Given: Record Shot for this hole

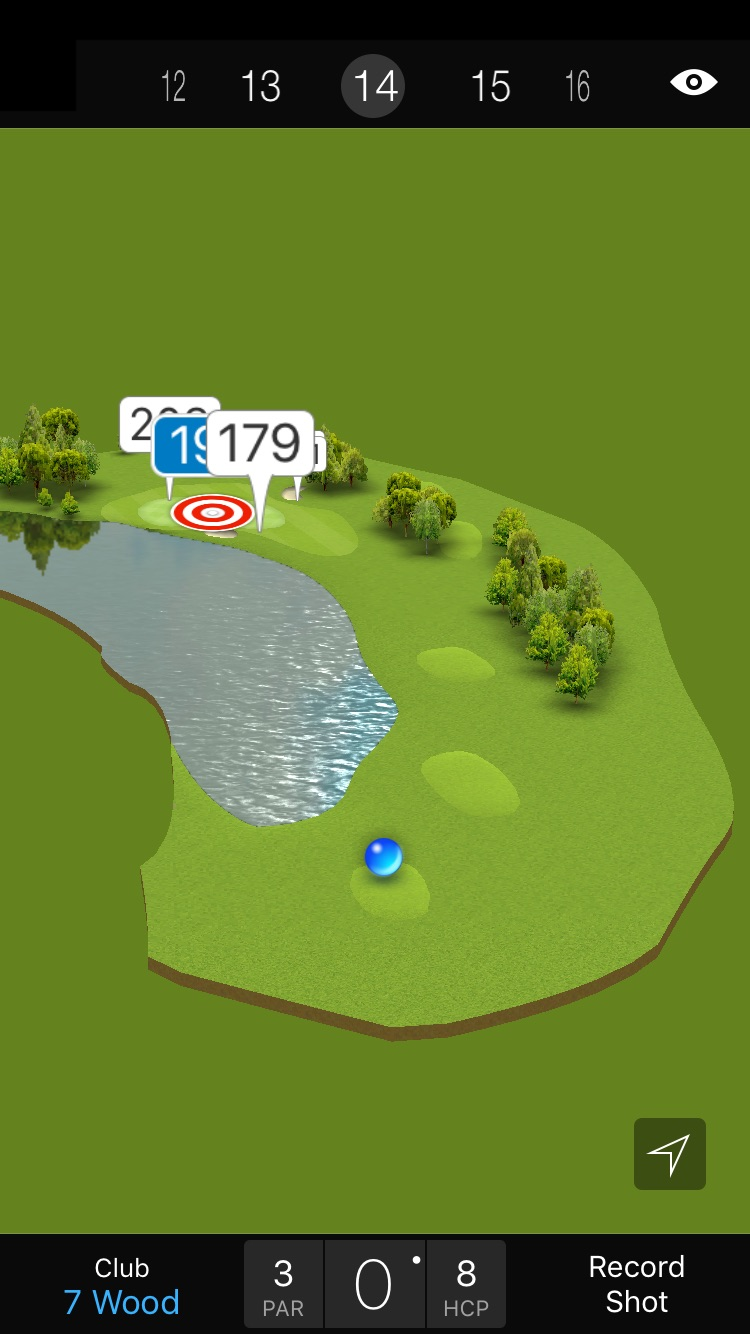Looking at the screenshot, I should tap(636, 1285).
